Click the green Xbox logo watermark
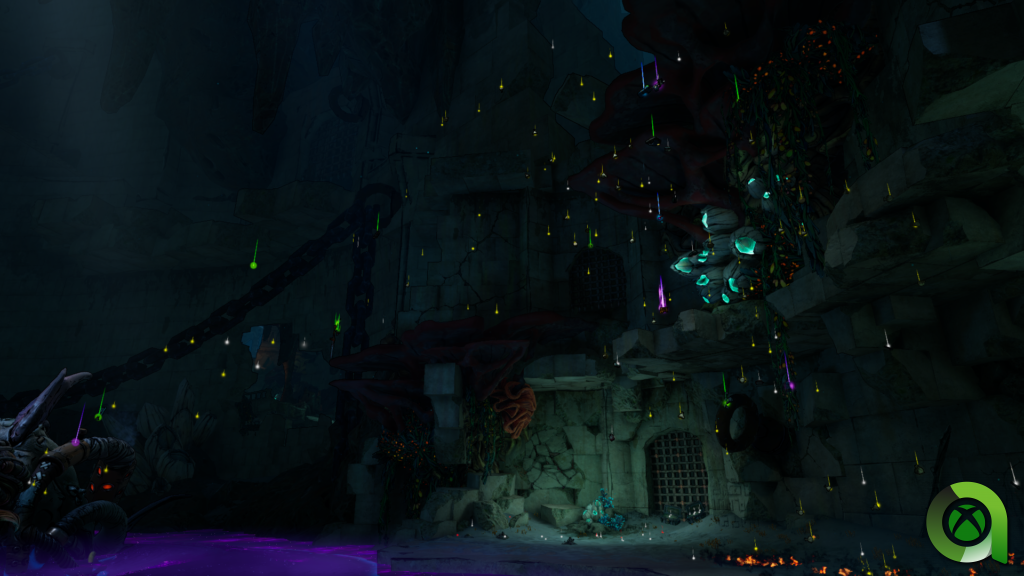Image resolution: width=1024 pixels, height=576 pixels. 971,522
